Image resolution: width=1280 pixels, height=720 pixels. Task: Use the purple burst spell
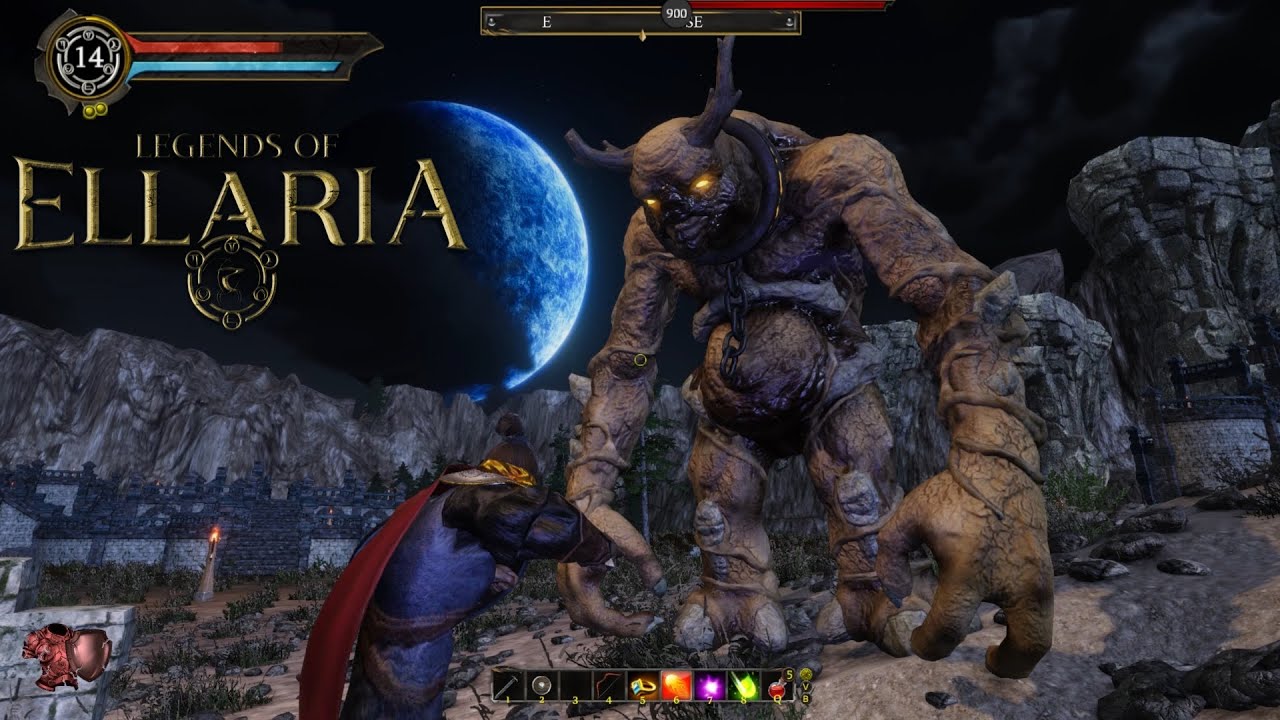click(709, 685)
